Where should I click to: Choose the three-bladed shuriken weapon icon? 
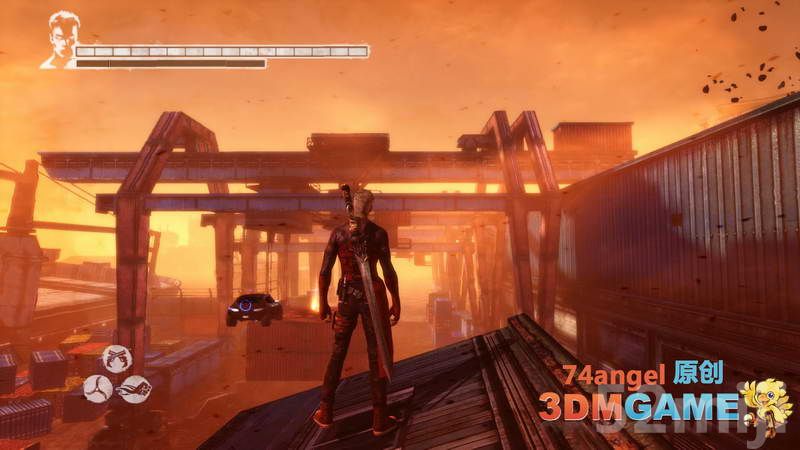pos(97,388)
